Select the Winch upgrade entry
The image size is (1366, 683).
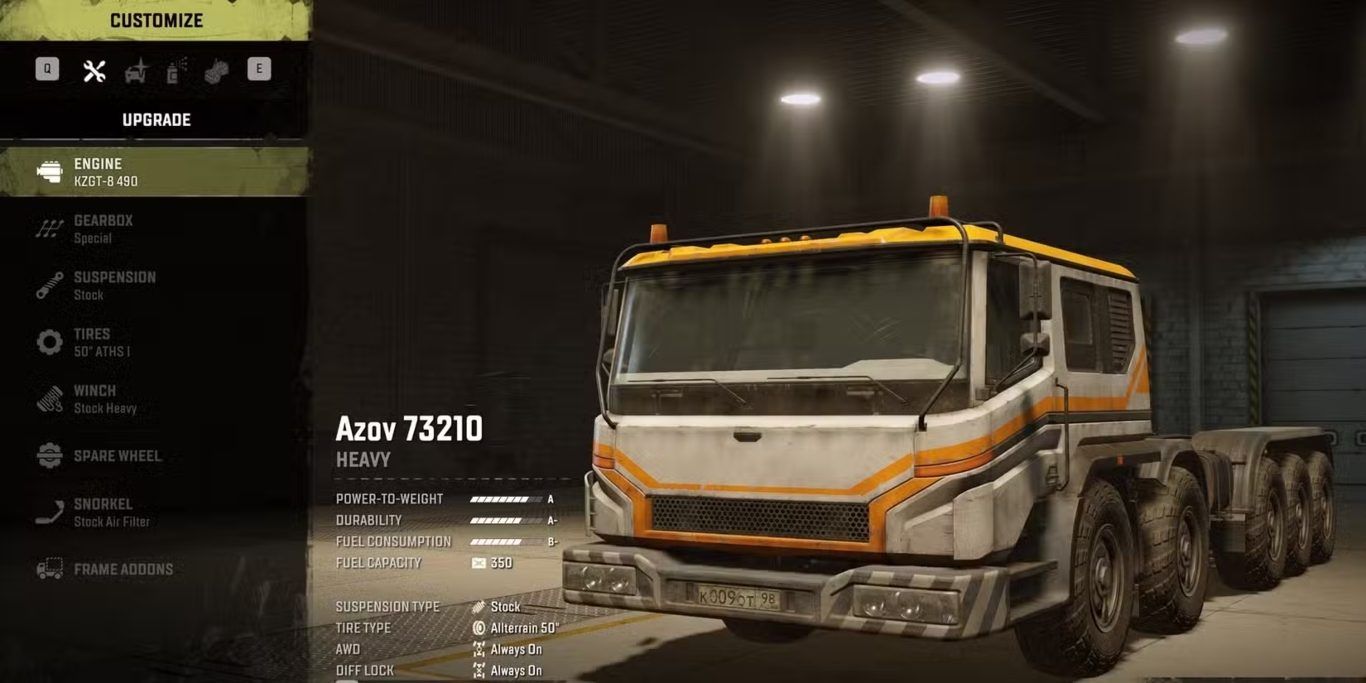coord(105,399)
